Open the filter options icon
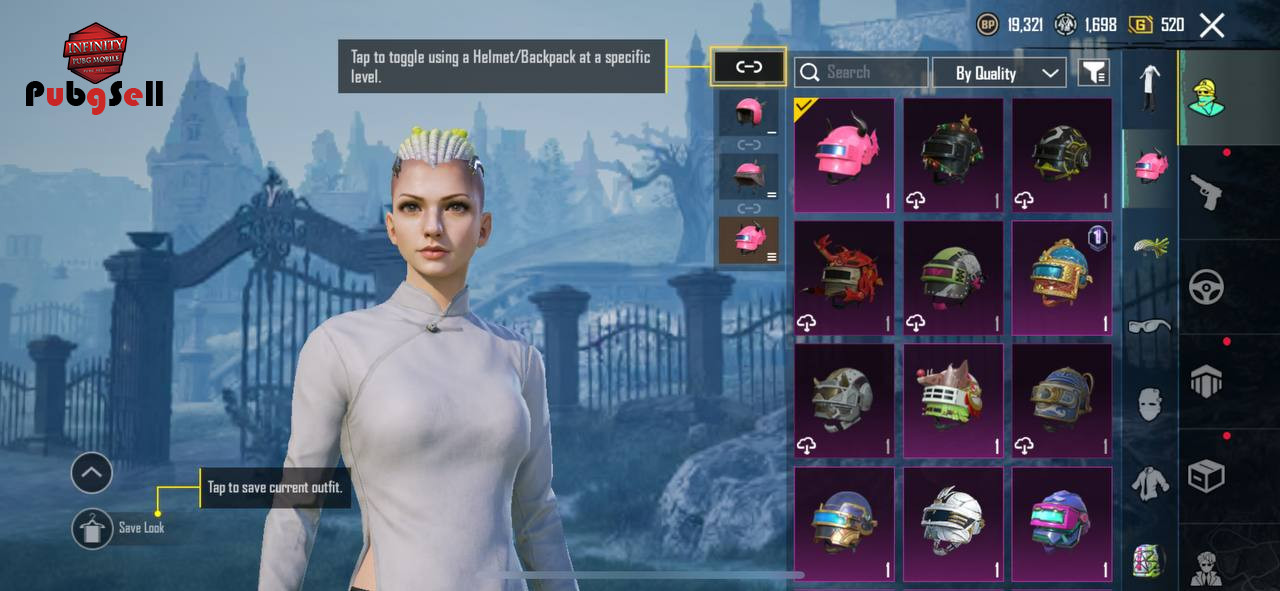The height and width of the screenshot is (591, 1280). pyautogui.click(x=1094, y=72)
